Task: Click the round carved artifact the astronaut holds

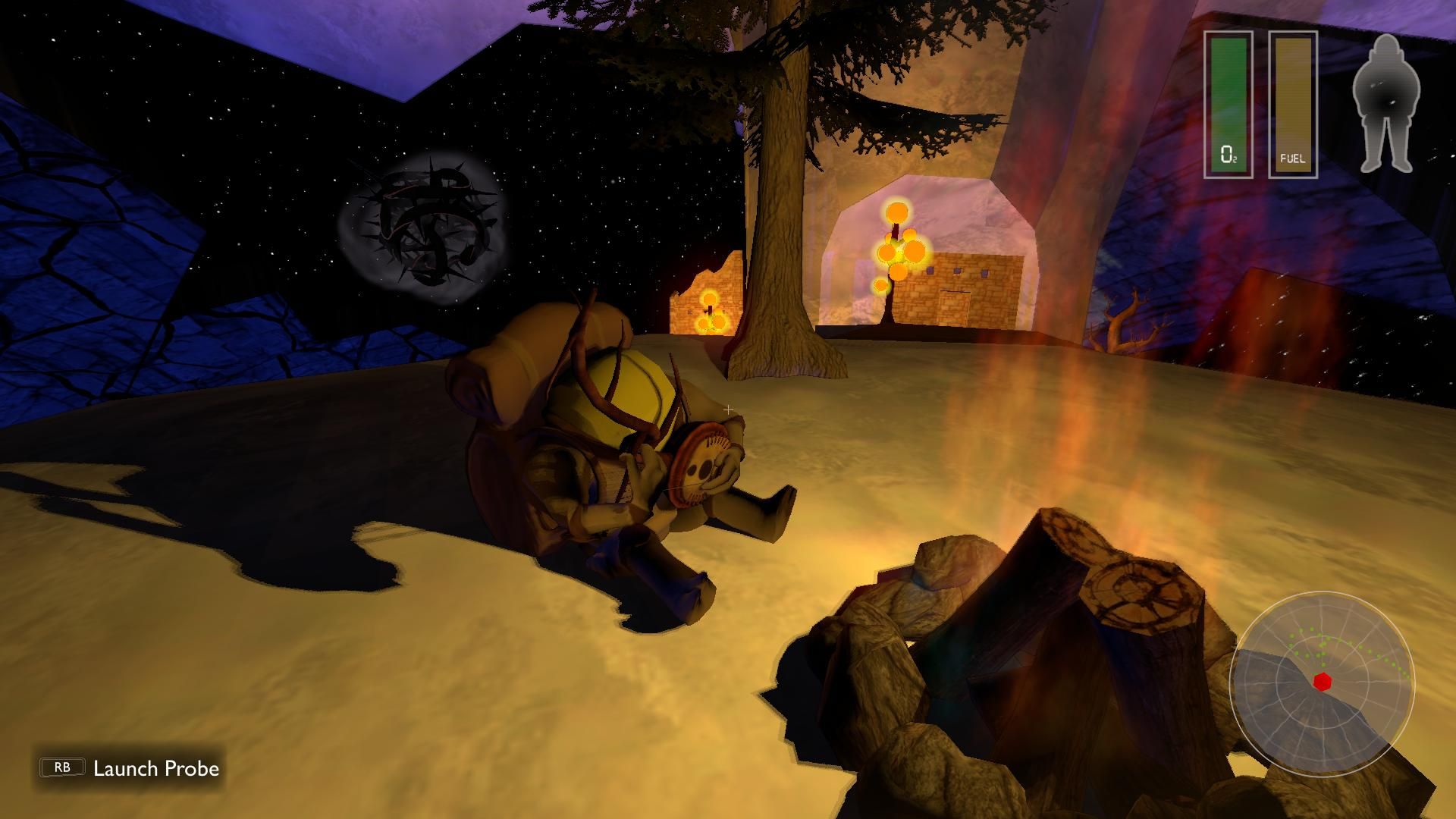Action: tap(701, 466)
